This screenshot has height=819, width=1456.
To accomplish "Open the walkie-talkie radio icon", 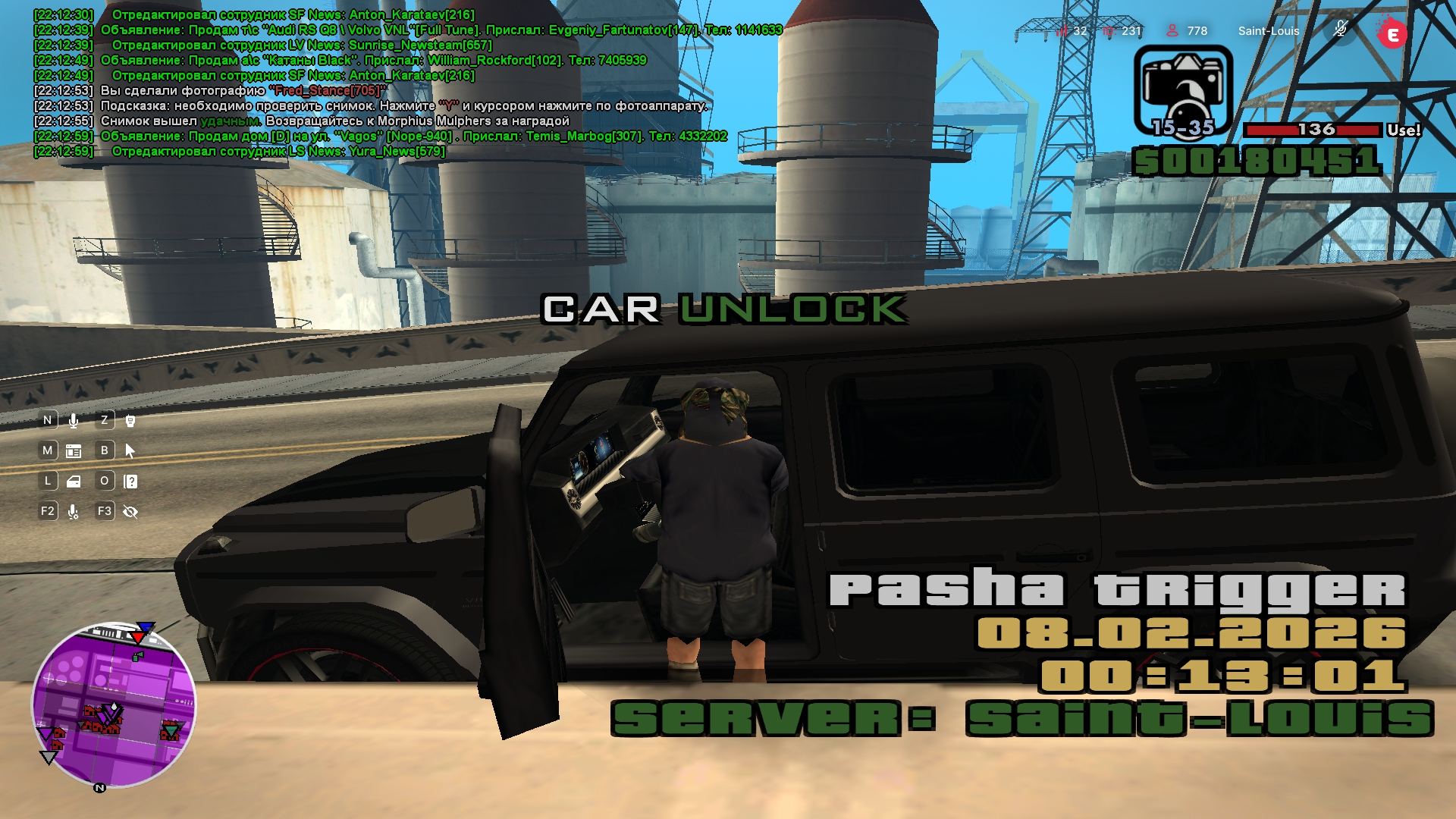I will coord(130,420).
